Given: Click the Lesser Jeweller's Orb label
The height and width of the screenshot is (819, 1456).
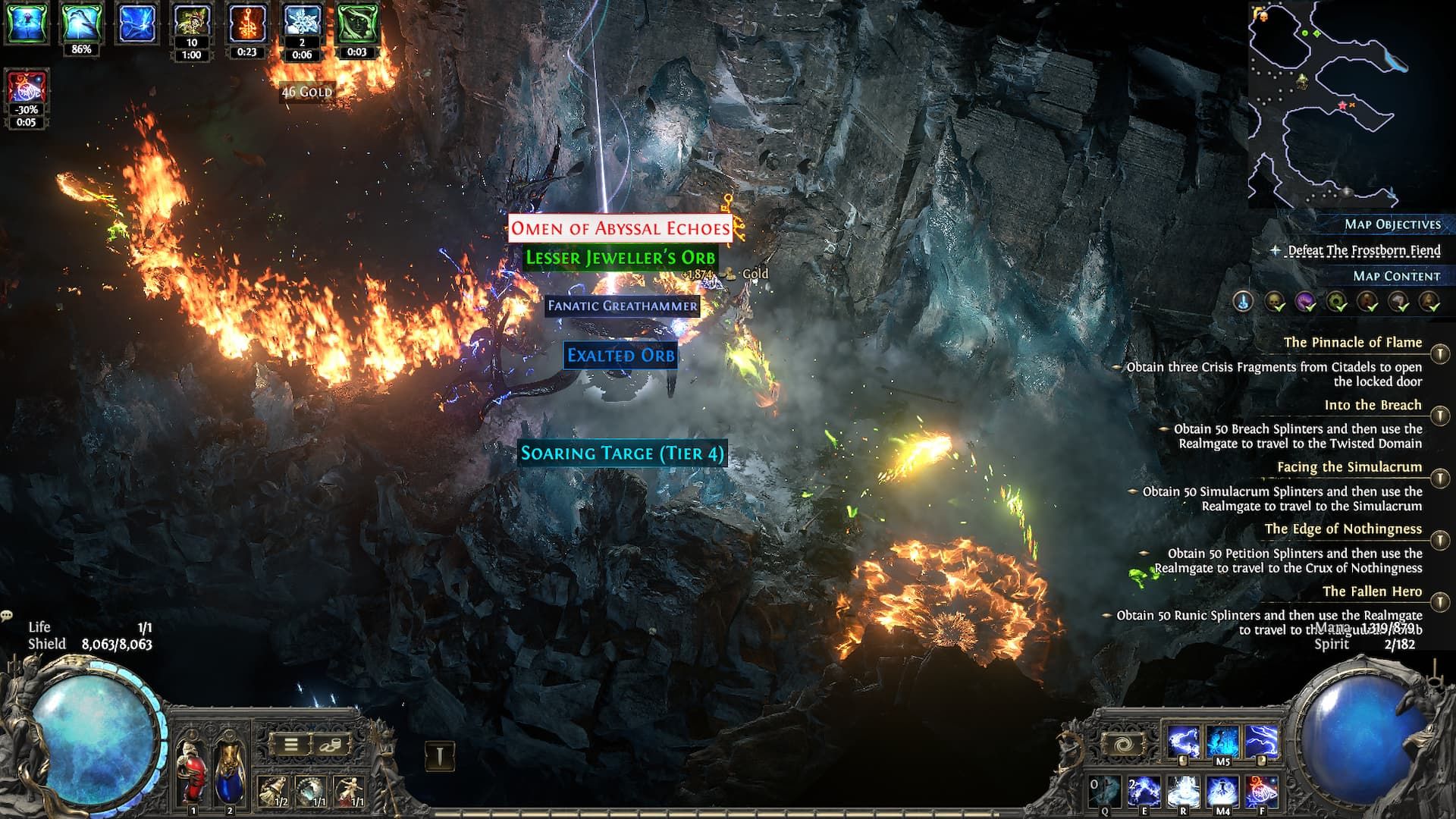Looking at the screenshot, I should click(620, 258).
